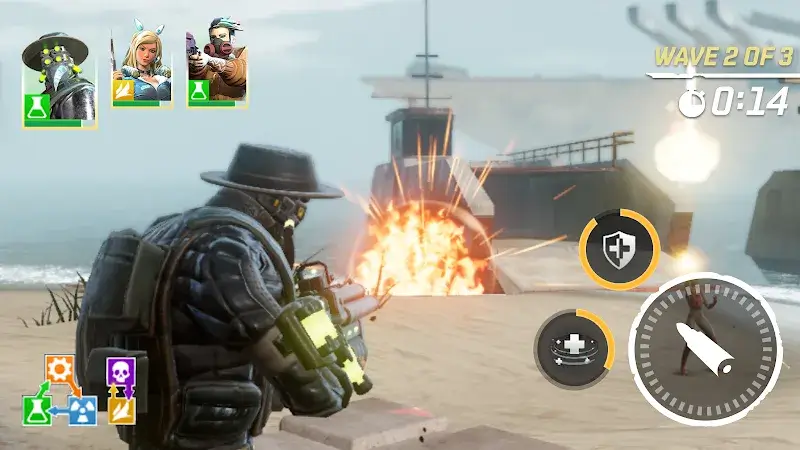Open the element advantage chart icon

tap(80, 390)
